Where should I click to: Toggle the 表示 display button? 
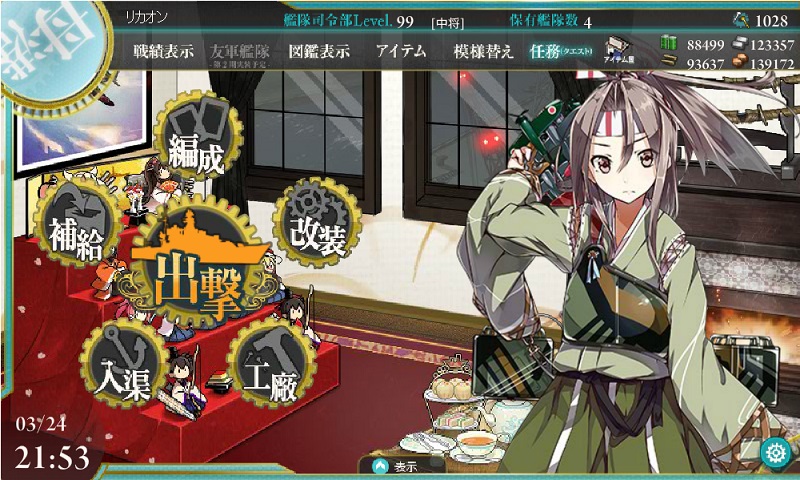click(x=400, y=466)
